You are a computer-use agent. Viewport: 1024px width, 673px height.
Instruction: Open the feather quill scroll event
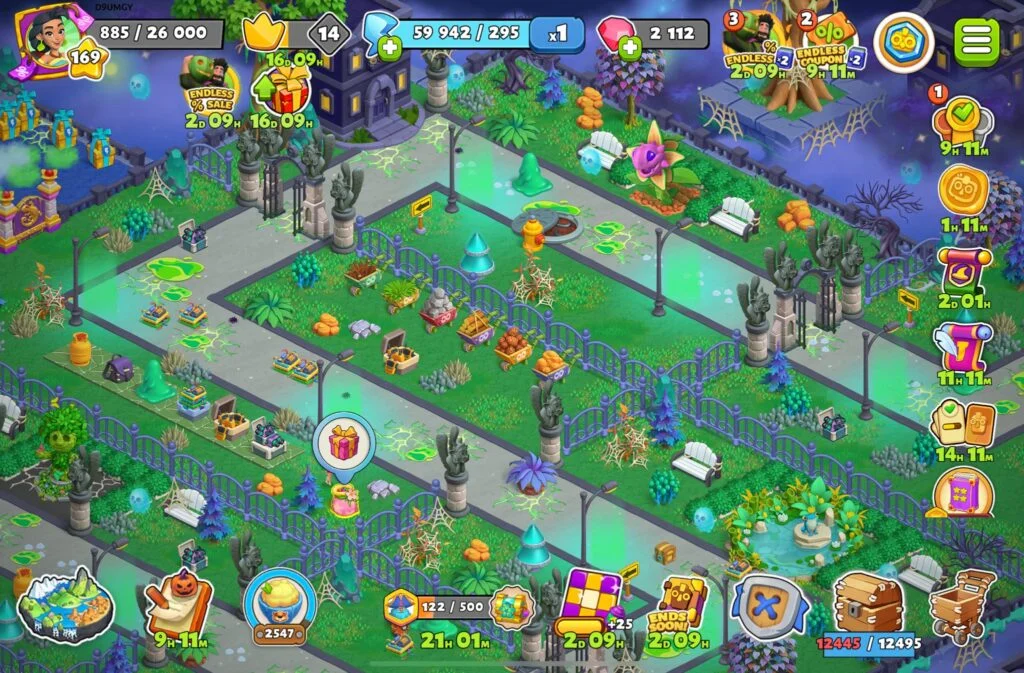[962, 342]
